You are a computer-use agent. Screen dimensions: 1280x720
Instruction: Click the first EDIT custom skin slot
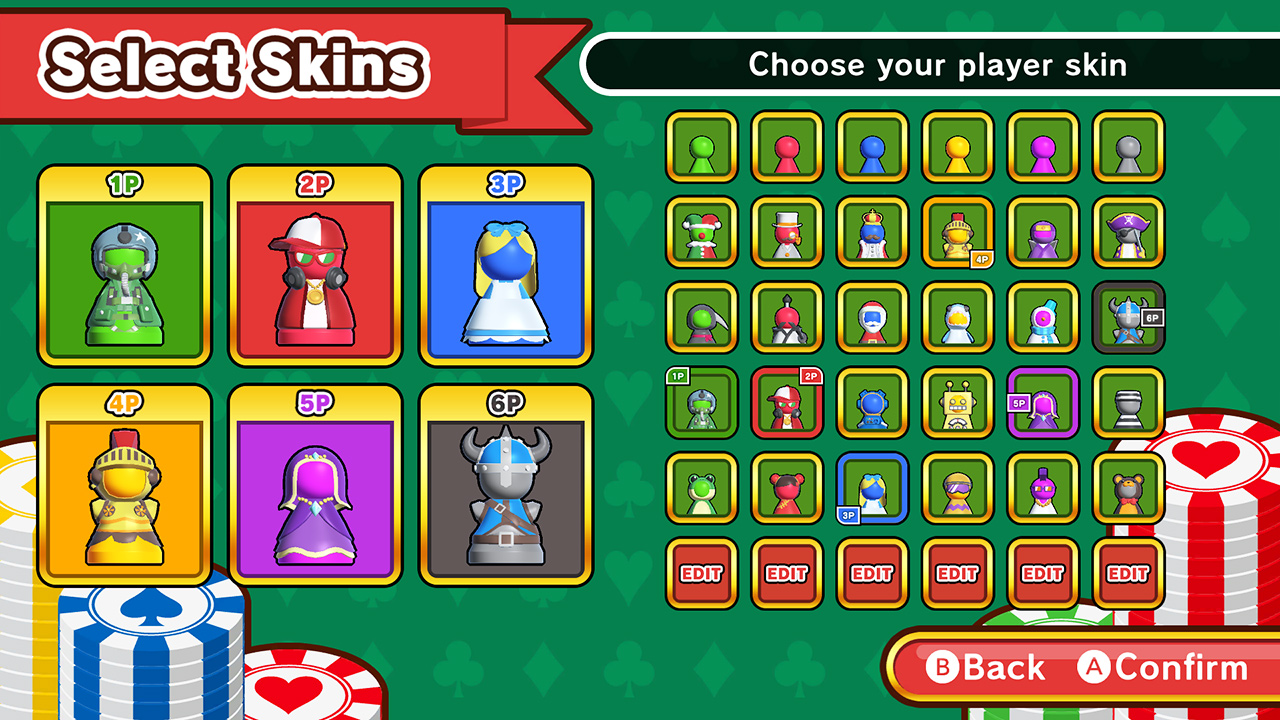701,574
